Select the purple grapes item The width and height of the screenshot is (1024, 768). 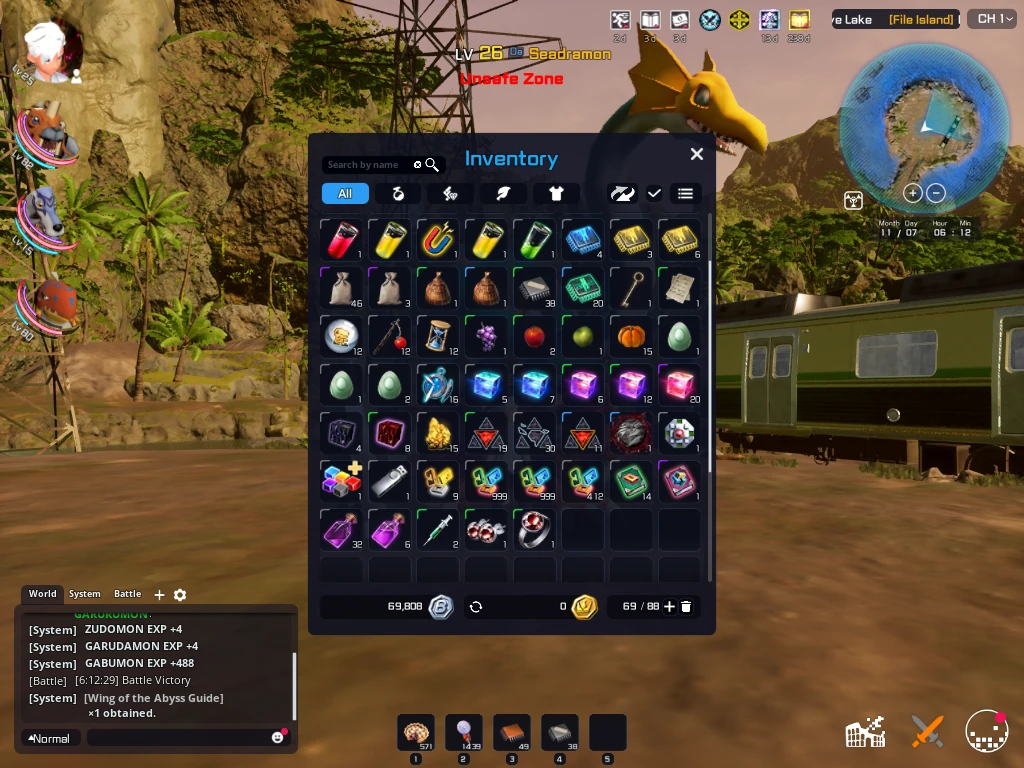pos(486,336)
